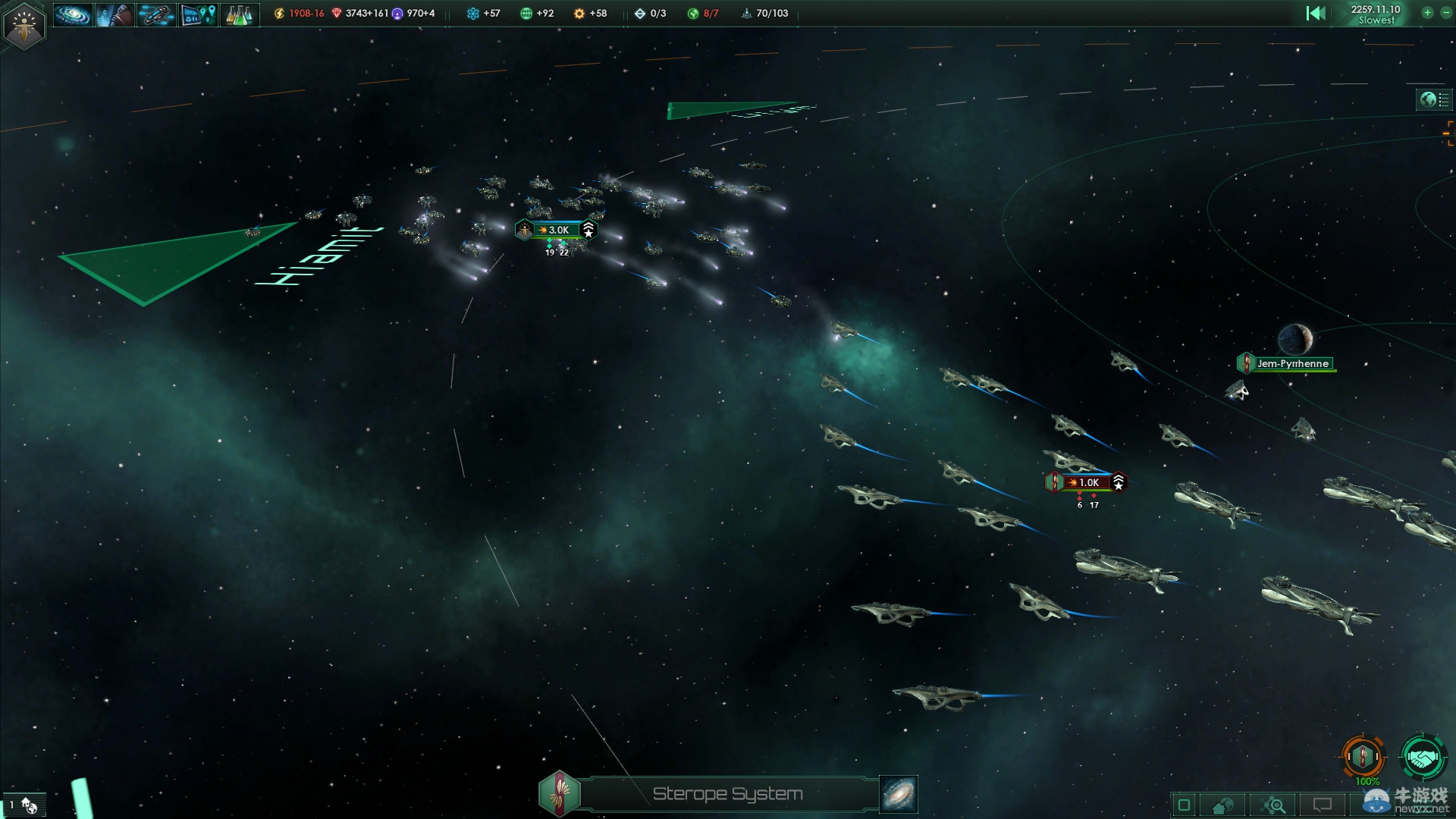Open the planets and sectors map-pin icon
The height and width of the screenshot is (819, 1456).
tap(198, 14)
